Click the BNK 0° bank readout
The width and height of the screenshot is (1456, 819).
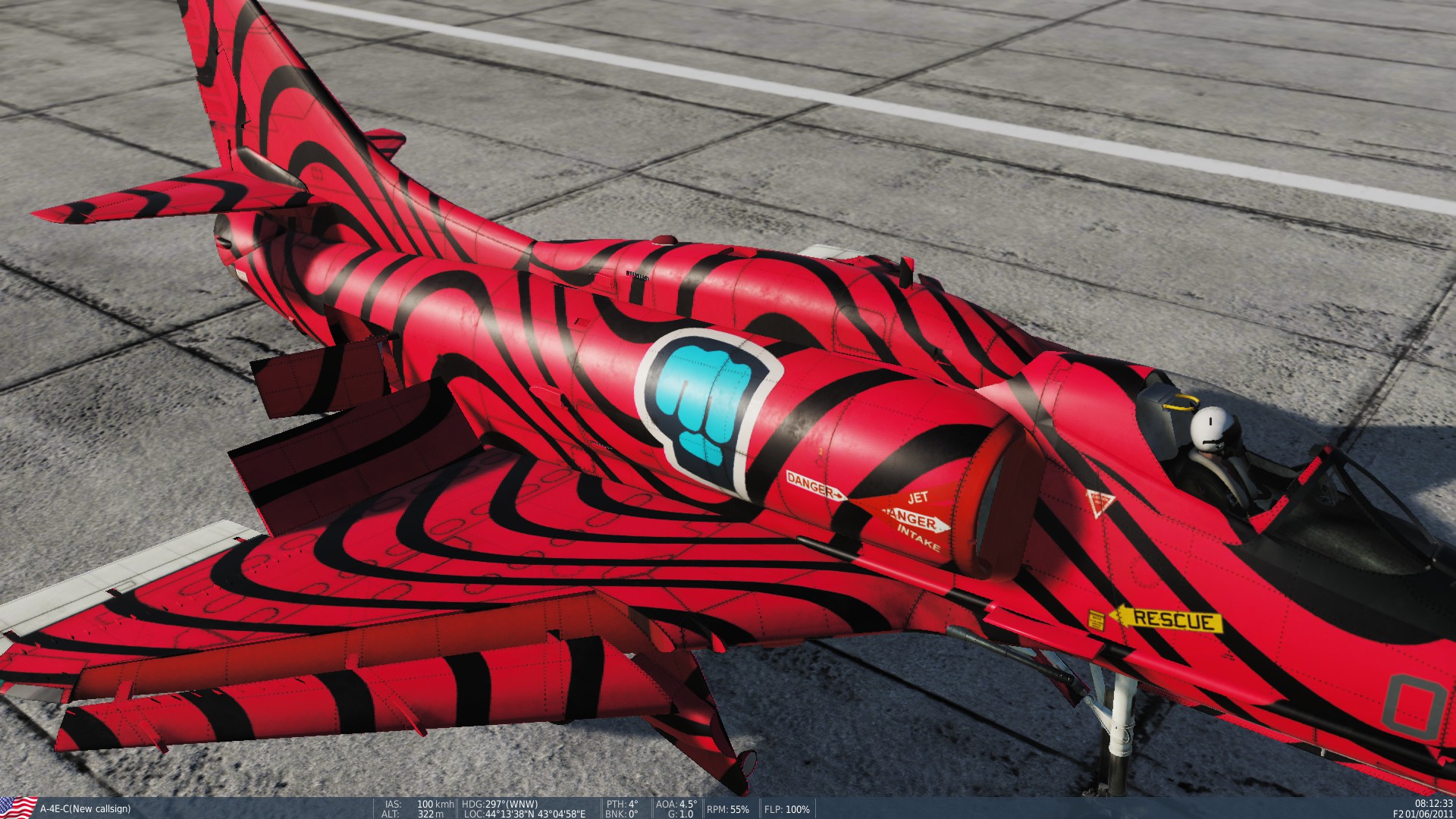(623, 812)
